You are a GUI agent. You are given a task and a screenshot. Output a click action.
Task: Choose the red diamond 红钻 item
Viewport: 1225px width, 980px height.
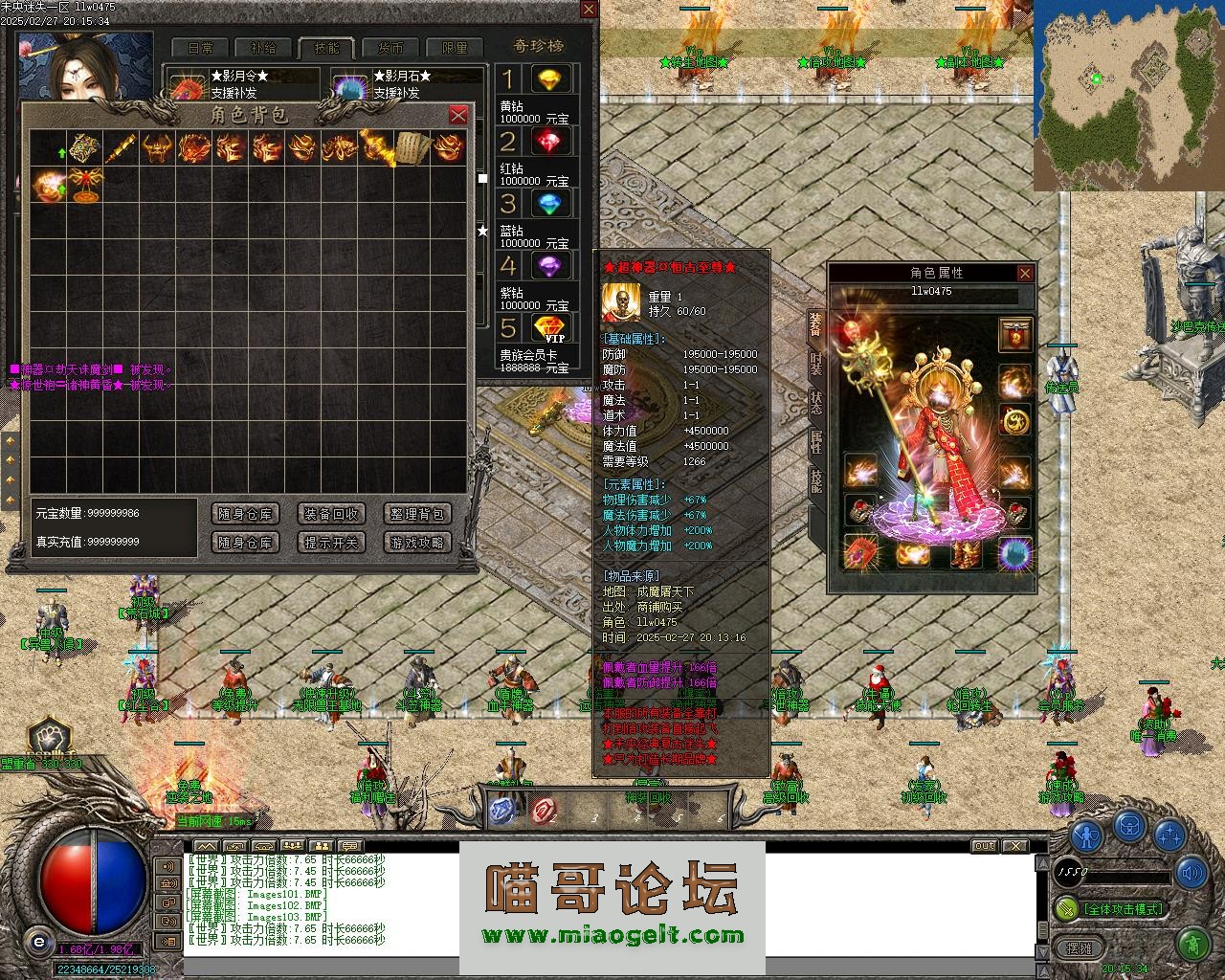[x=549, y=143]
